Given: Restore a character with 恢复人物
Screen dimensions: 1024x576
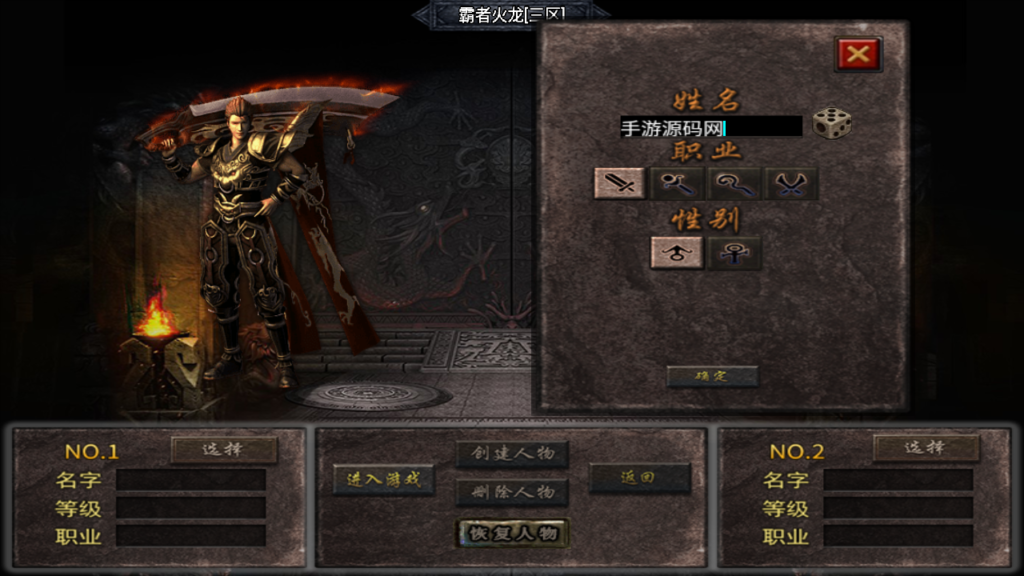Looking at the screenshot, I should click(x=512, y=533).
